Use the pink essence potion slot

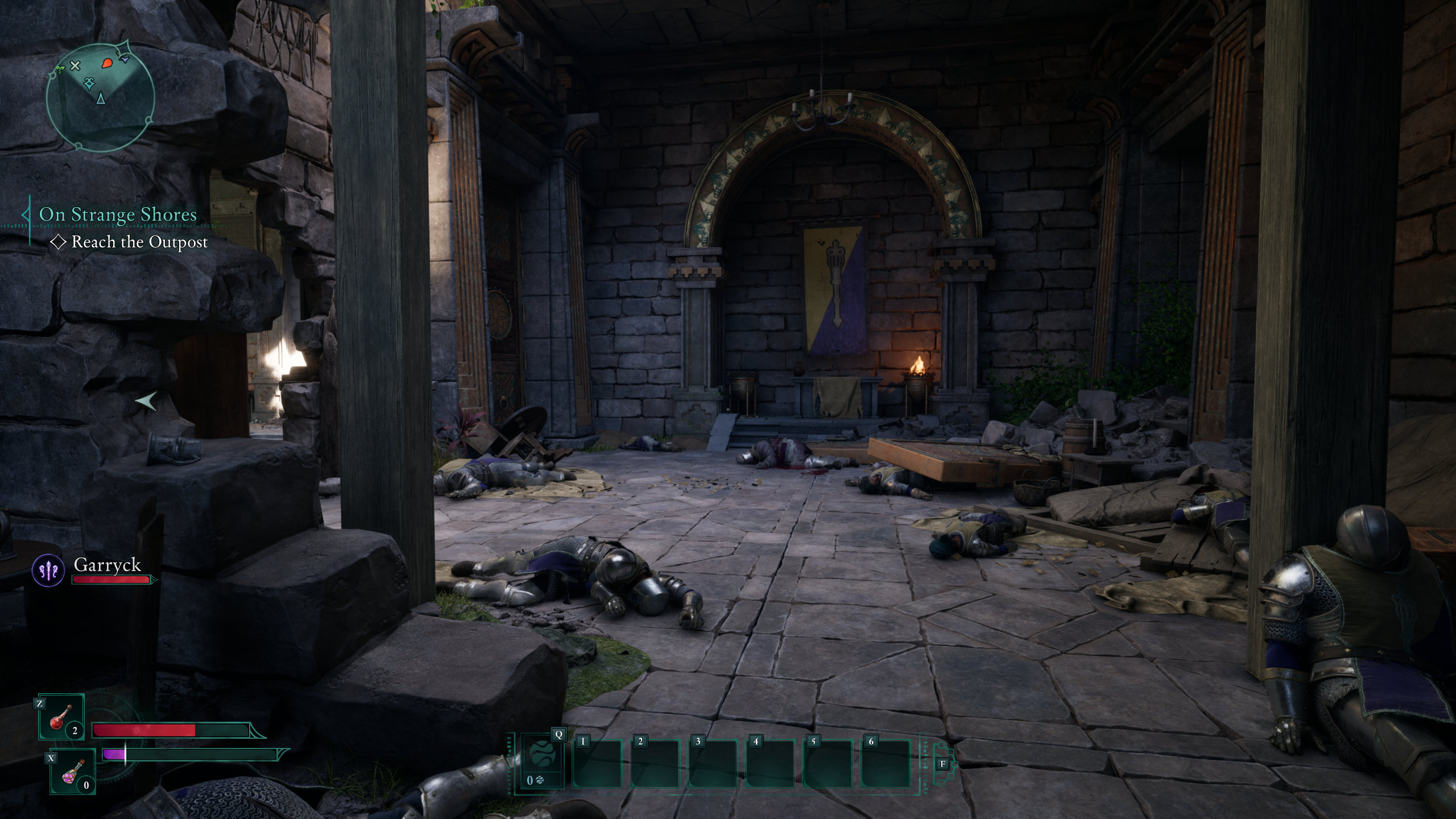coord(73,772)
